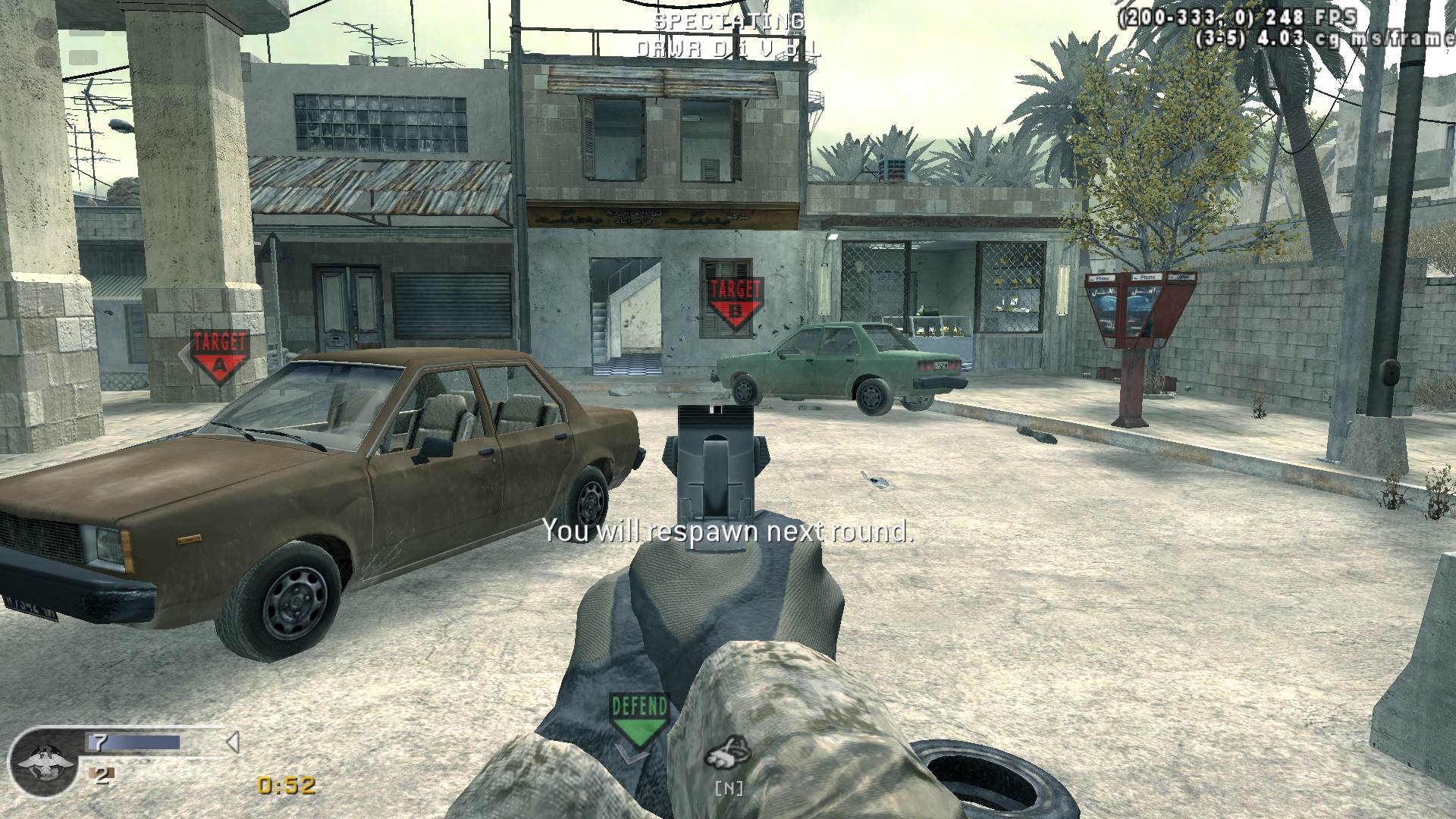Click the faction emblem beside the ammo bar

[45, 762]
